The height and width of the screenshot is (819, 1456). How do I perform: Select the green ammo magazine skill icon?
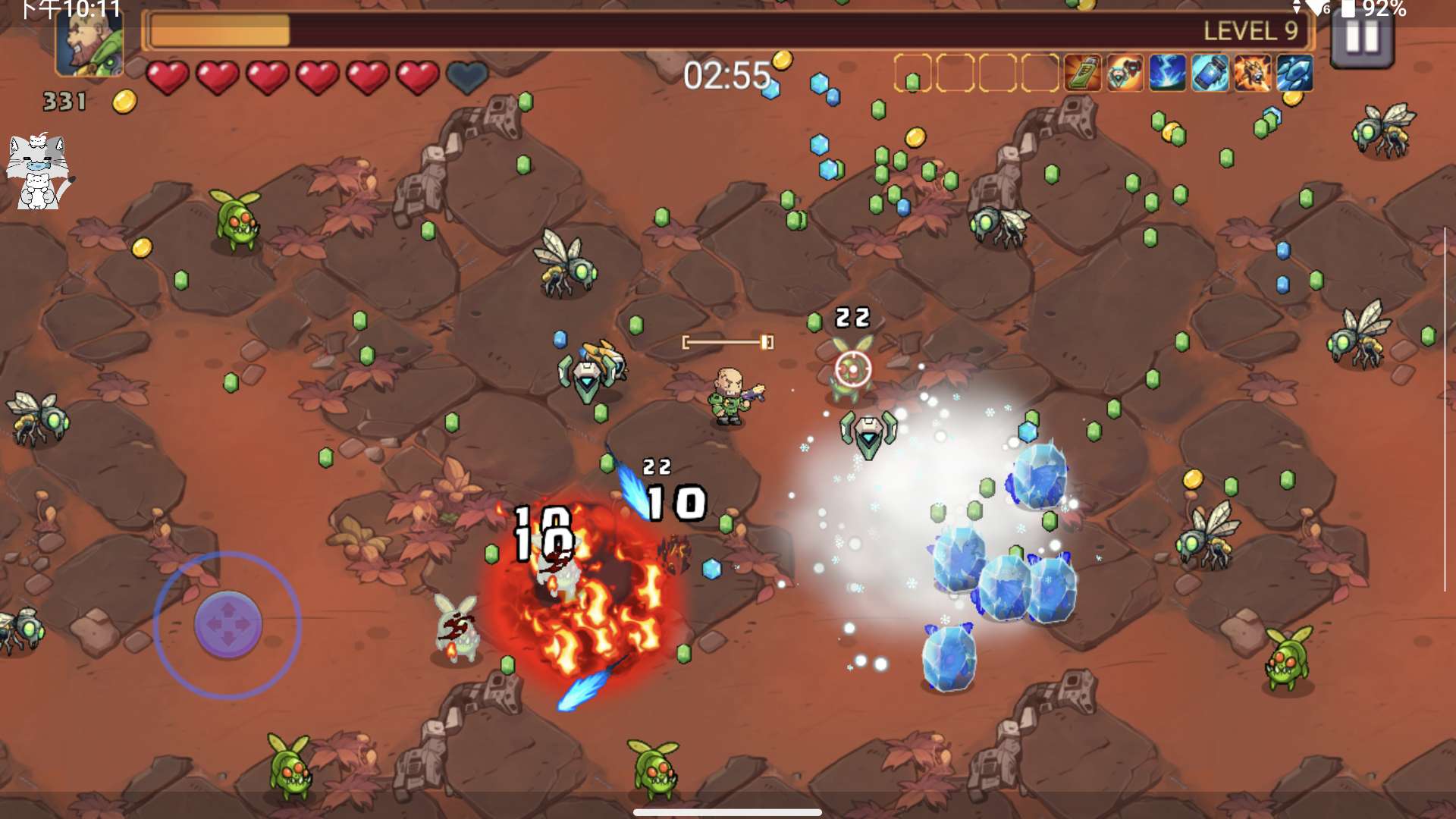pyautogui.click(x=1082, y=74)
